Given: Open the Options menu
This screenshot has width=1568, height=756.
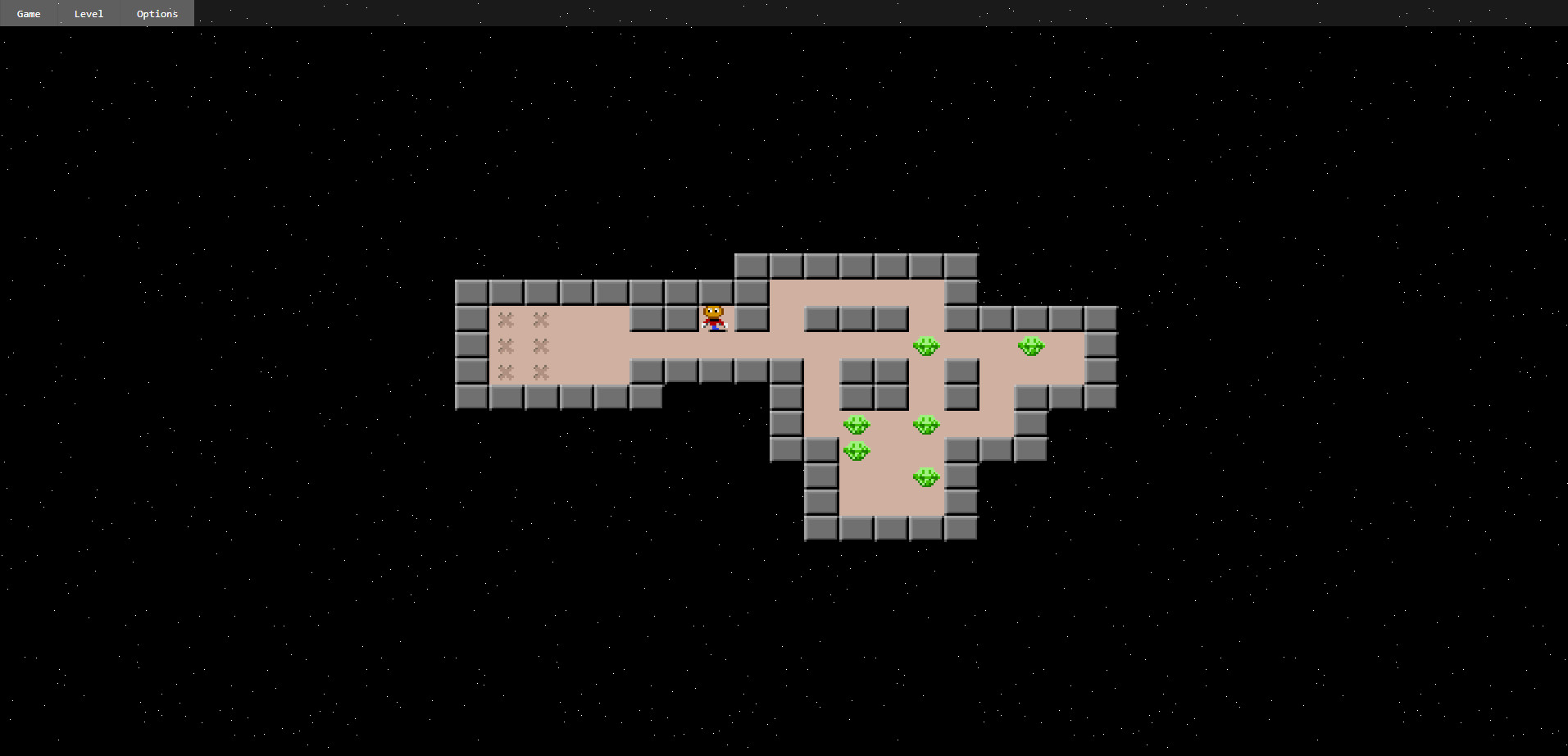Looking at the screenshot, I should [x=156, y=13].
